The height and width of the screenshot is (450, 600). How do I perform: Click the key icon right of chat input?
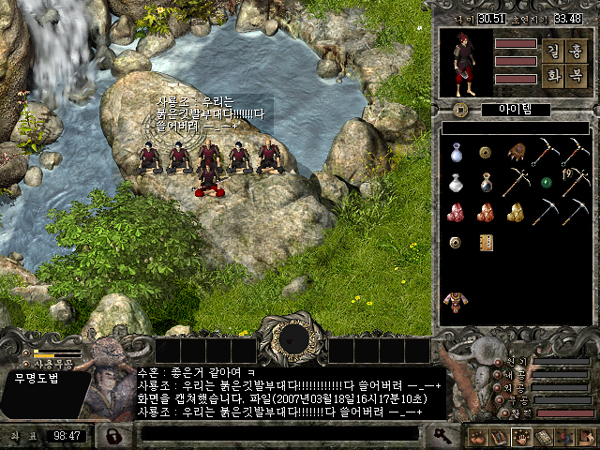pyautogui.click(x=441, y=434)
